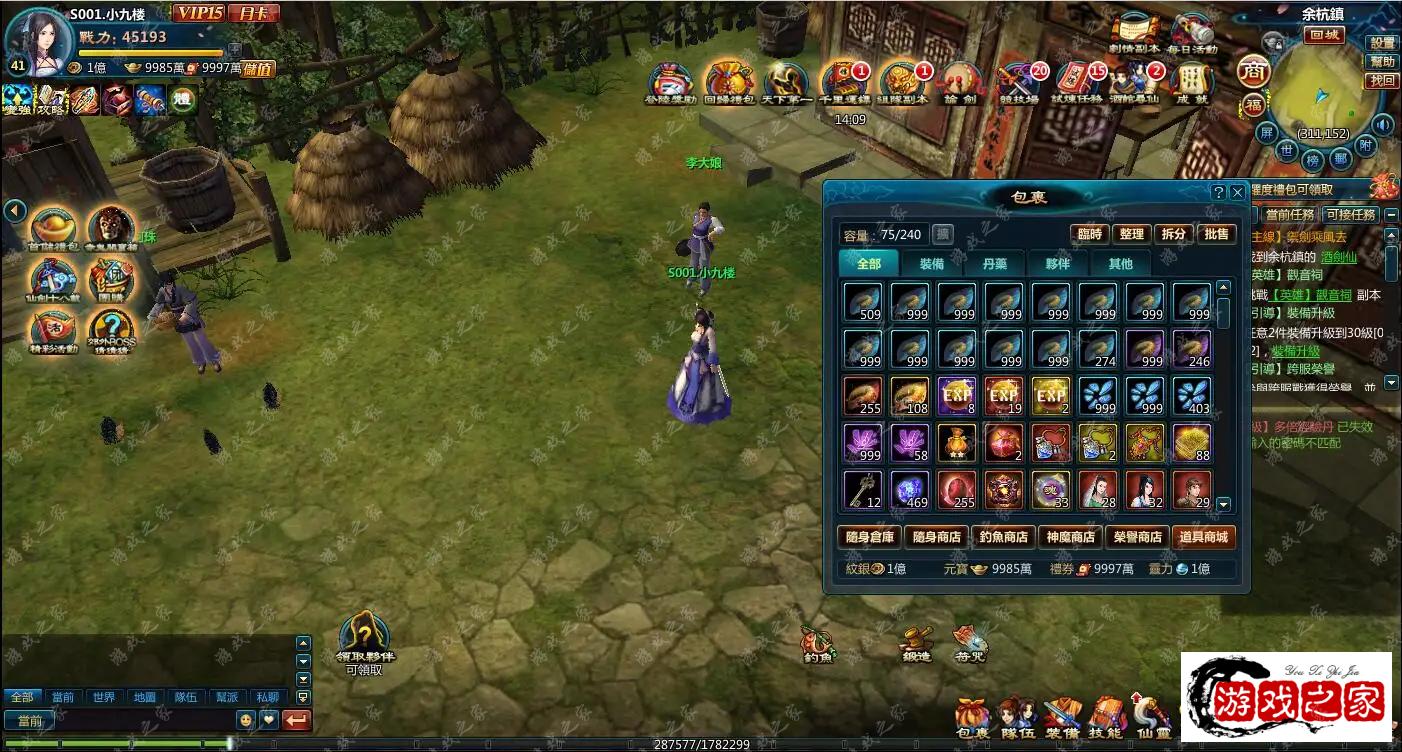Image resolution: width=1402 pixels, height=752 pixels.
Task: Open the 道具商城 item mall
Action: 1204,537
